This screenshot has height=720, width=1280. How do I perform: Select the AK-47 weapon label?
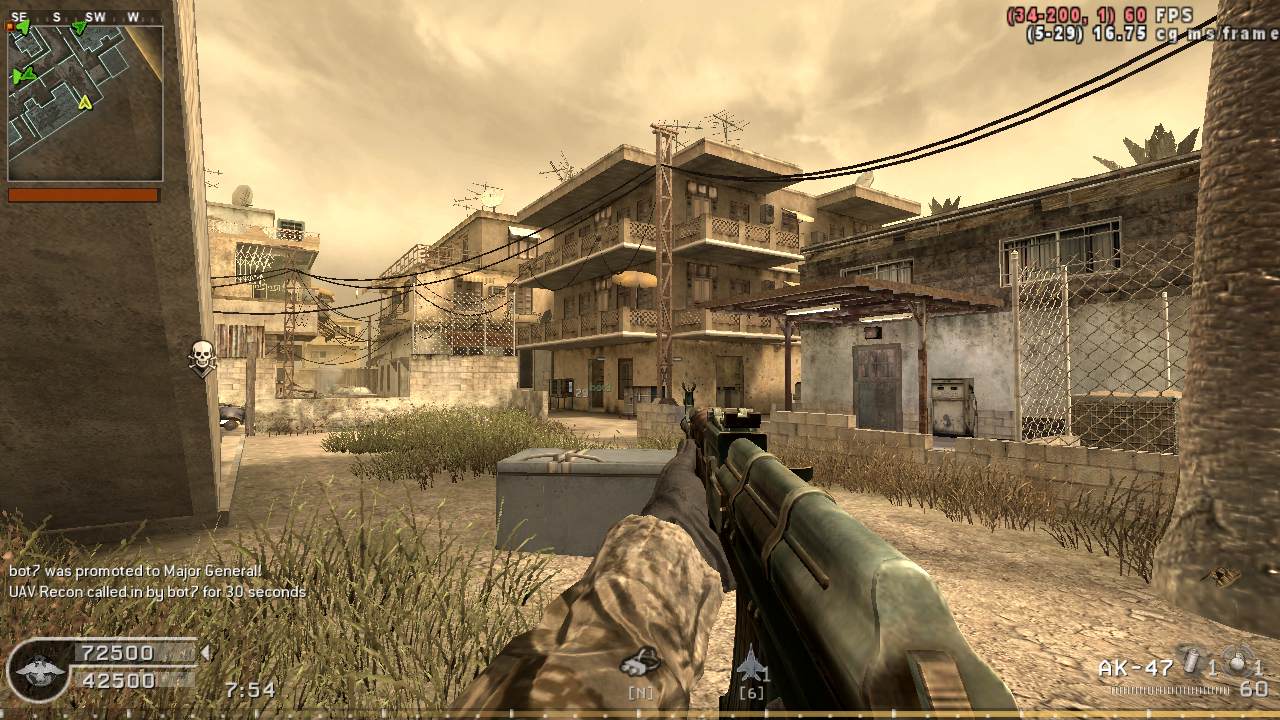(x=1134, y=668)
